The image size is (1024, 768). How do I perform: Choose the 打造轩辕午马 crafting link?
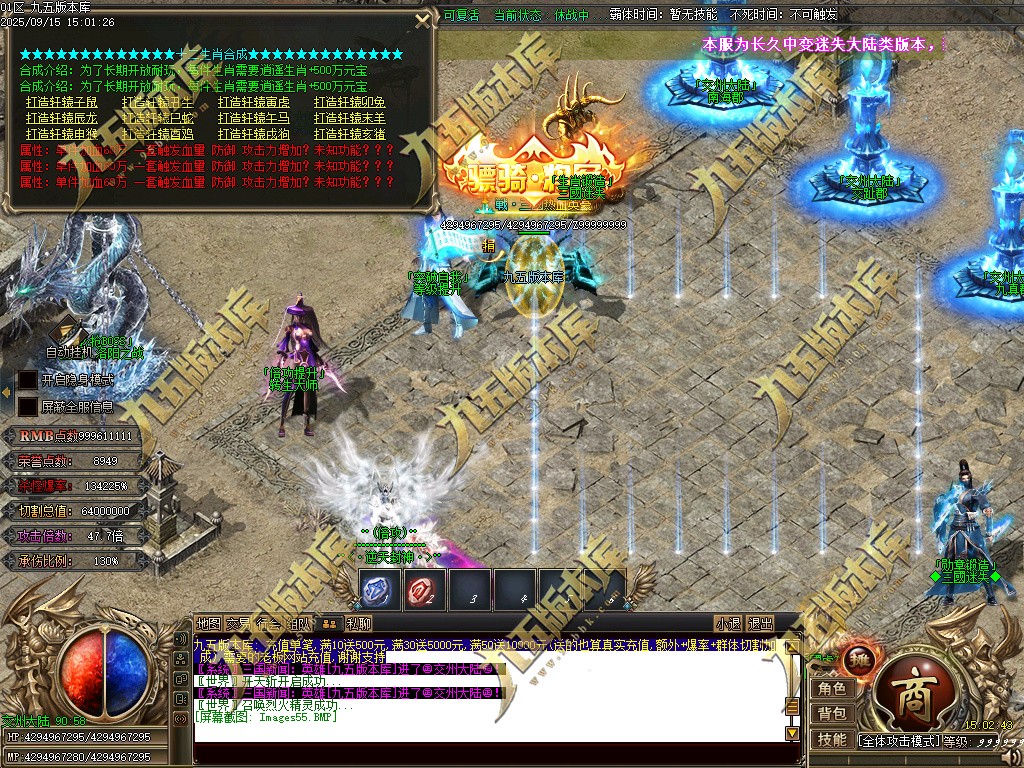point(254,118)
